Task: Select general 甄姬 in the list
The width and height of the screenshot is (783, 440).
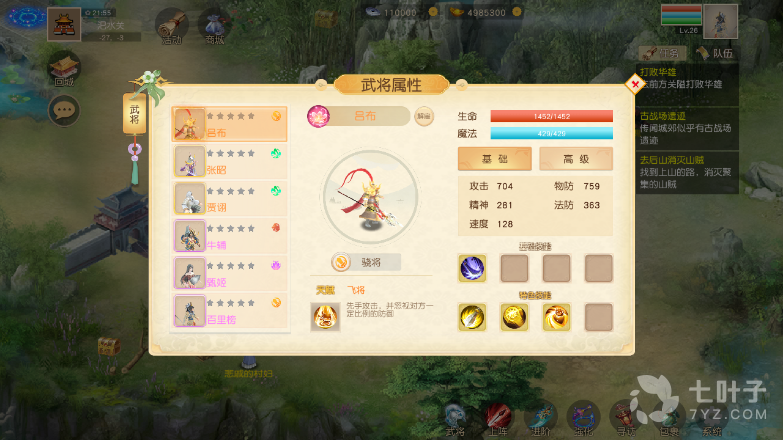Action: tap(230, 273)
